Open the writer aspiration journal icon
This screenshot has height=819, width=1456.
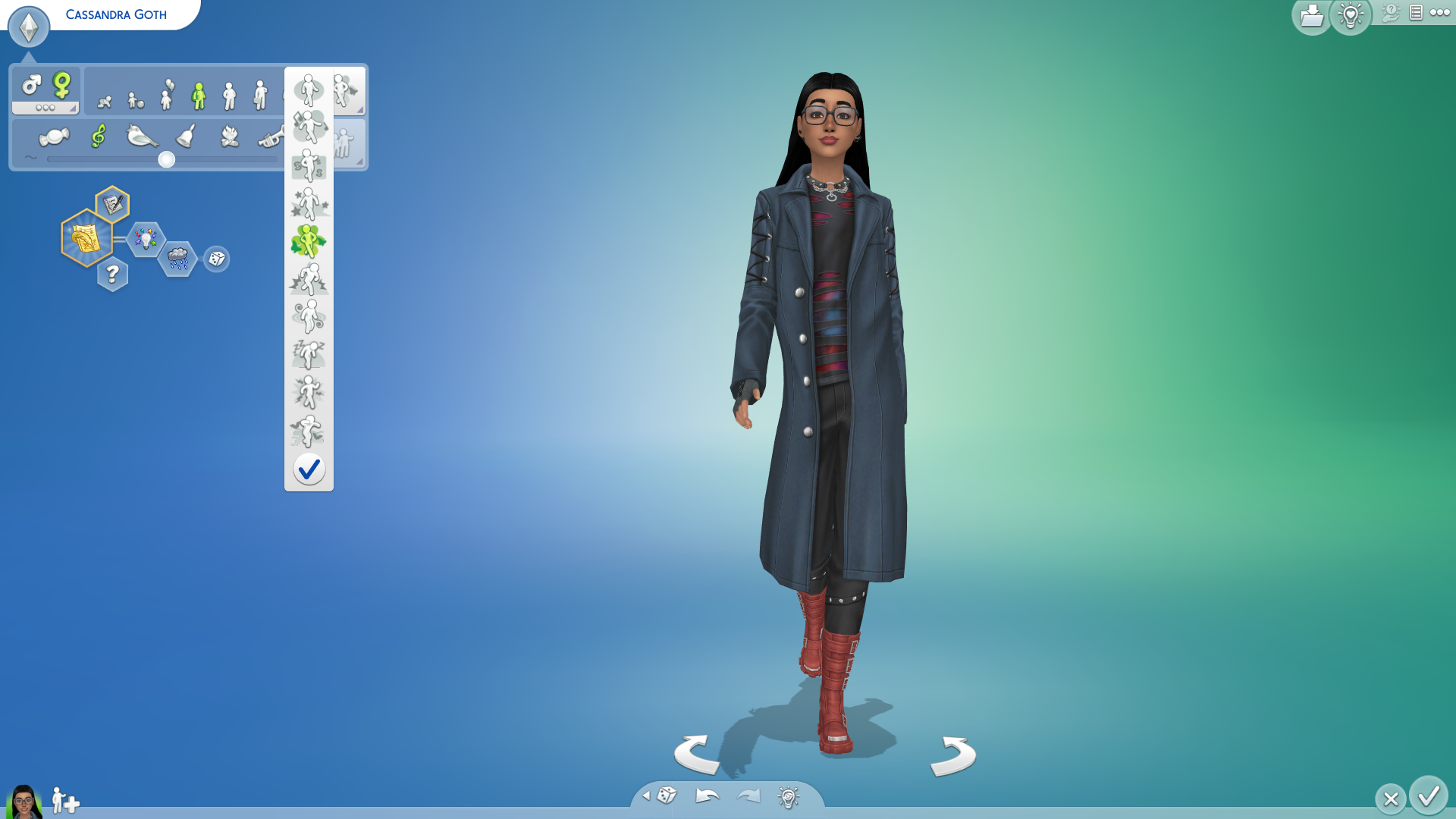pyautogui.click(x=112, y=202)
